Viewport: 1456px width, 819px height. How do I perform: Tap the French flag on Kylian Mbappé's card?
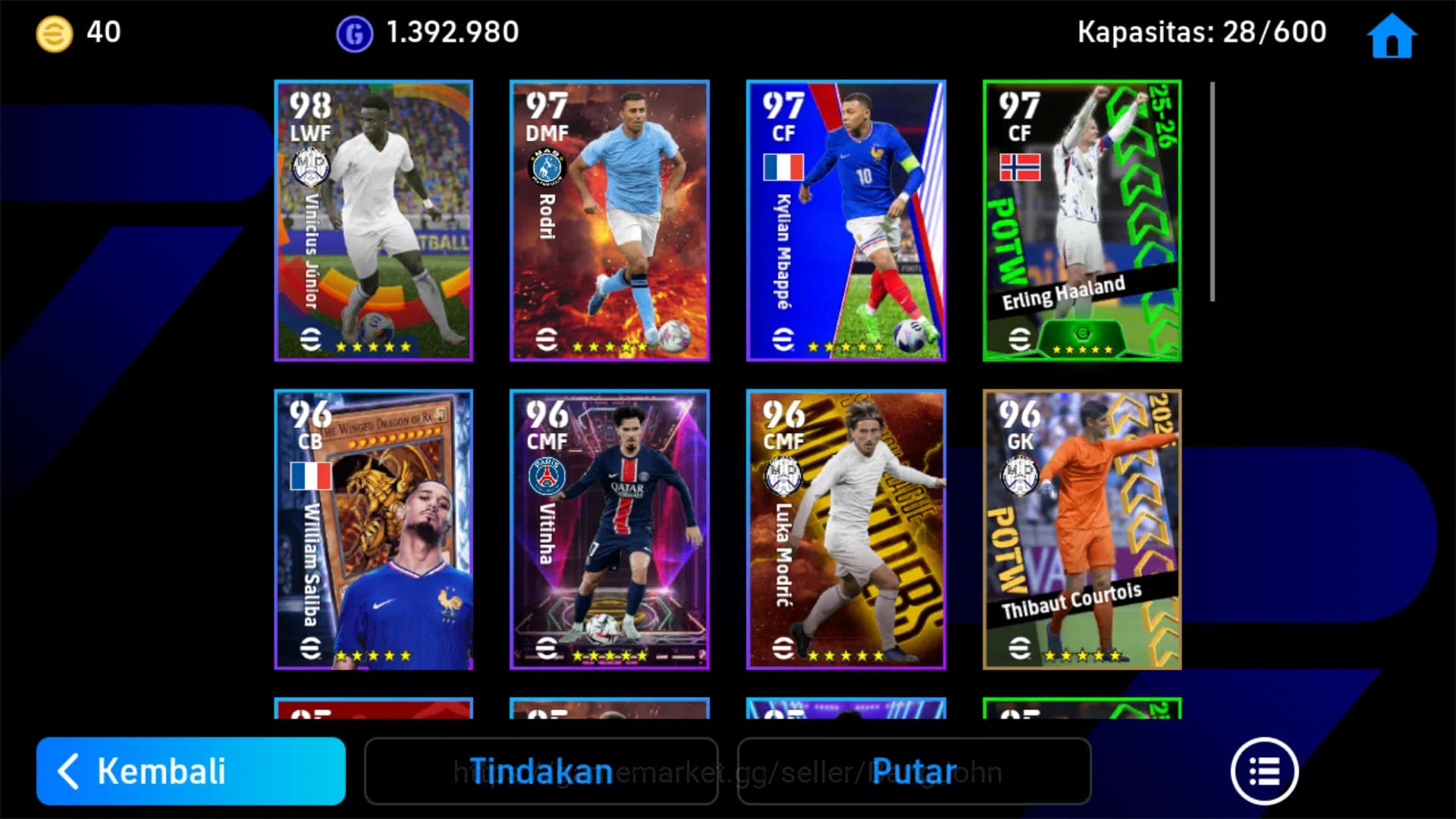pyautogui.click(x=782, y=165)
